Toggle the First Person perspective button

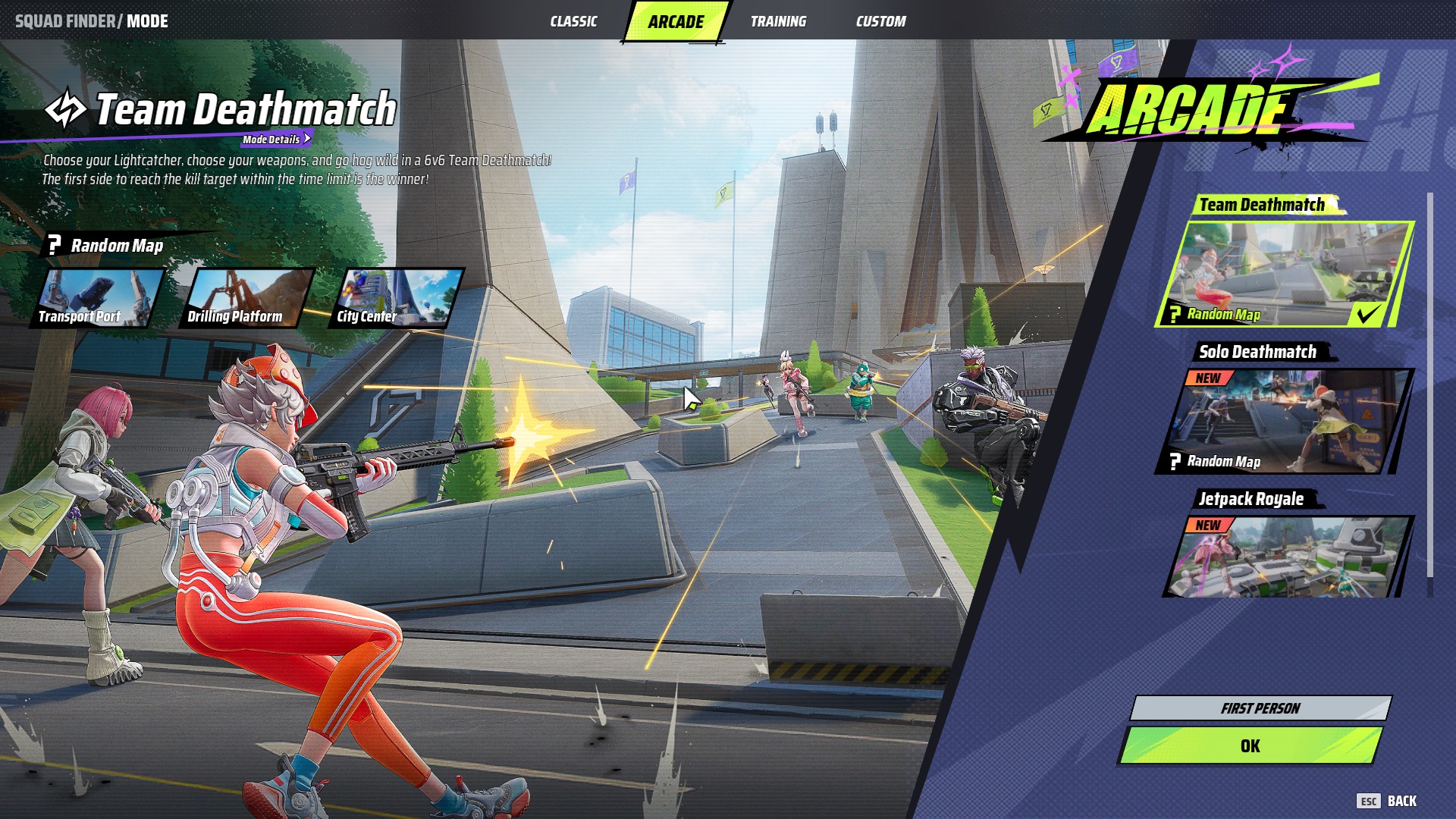click(1260, 708)
